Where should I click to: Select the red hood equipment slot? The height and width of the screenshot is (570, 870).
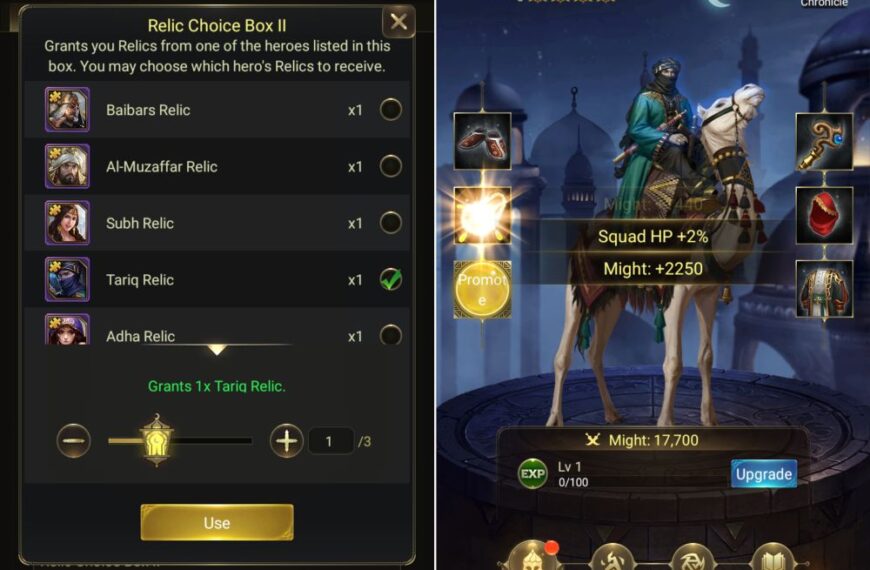824,215
